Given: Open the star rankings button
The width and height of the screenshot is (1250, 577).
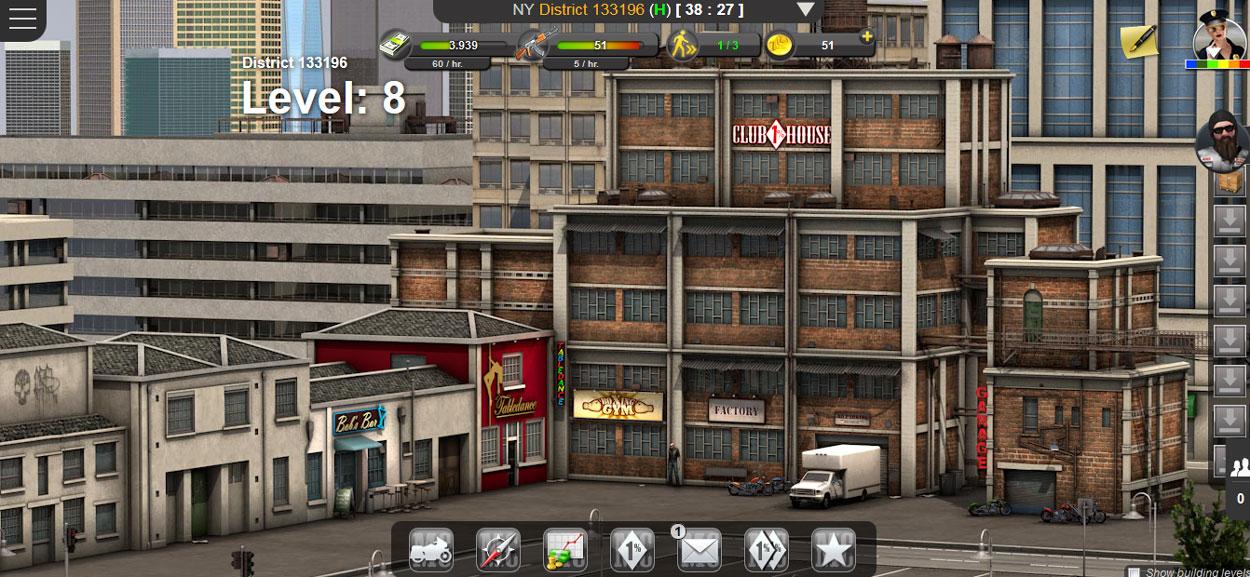Looking at the screenshot, I should coord(833,549).
